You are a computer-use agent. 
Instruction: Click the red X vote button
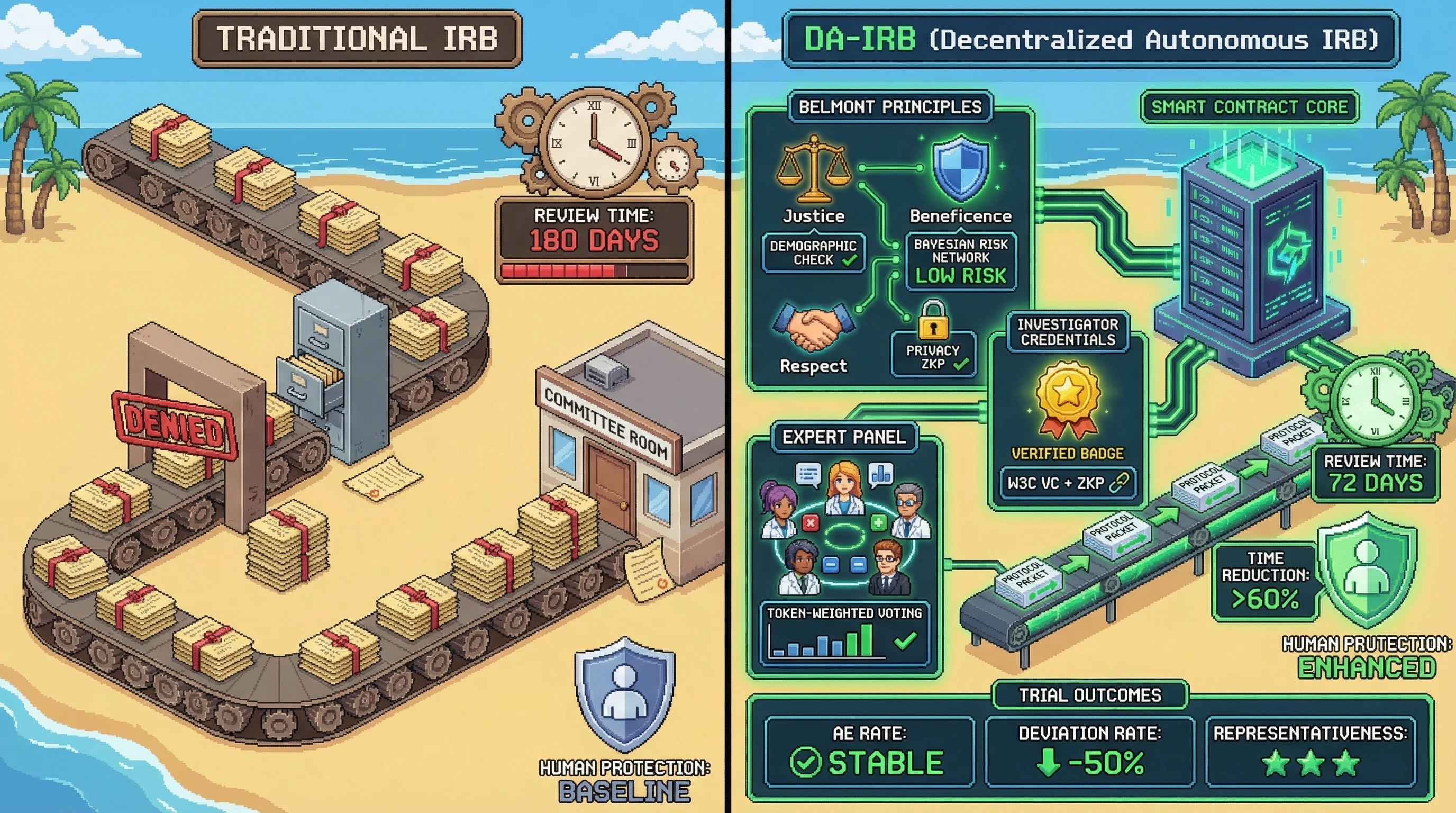tap(810, 523)
